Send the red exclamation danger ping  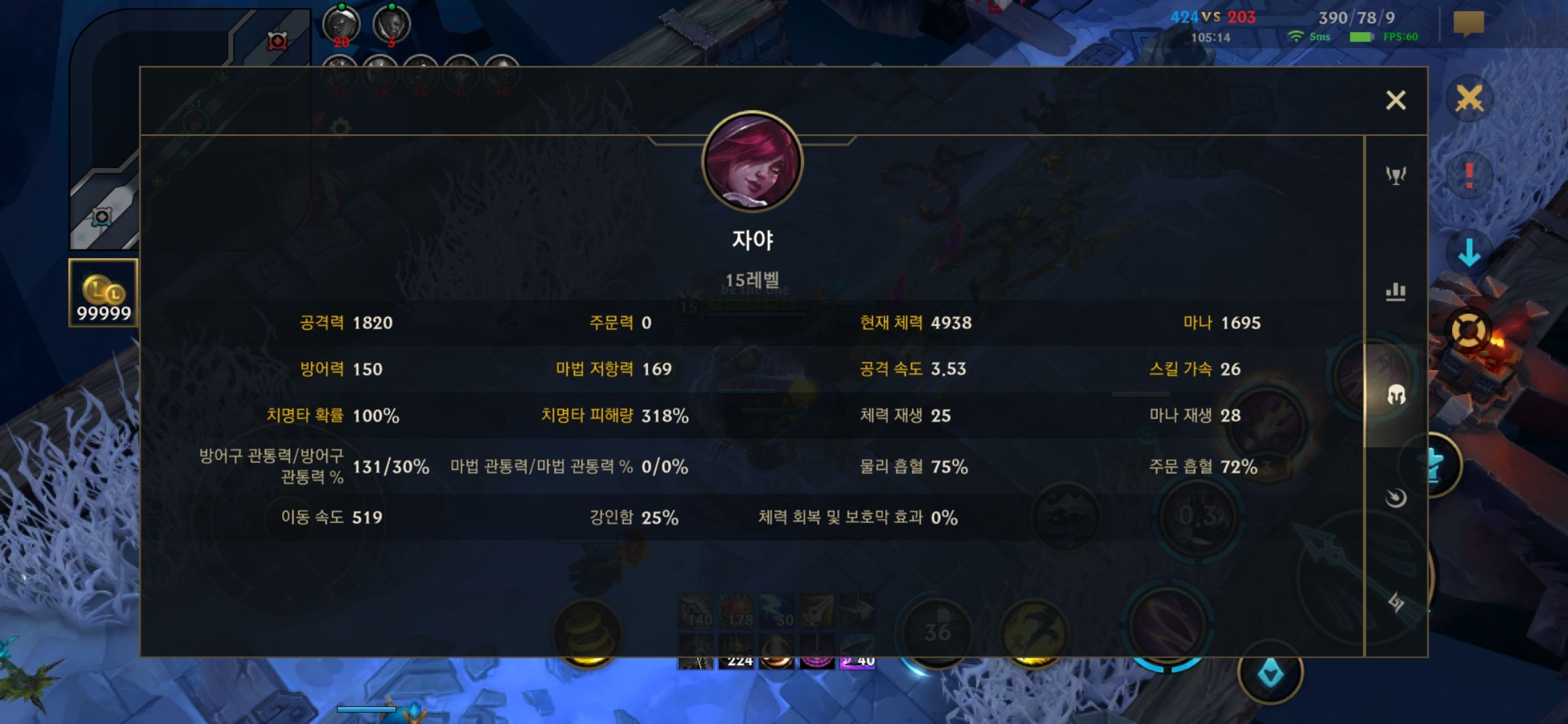tap(1469, 176)
